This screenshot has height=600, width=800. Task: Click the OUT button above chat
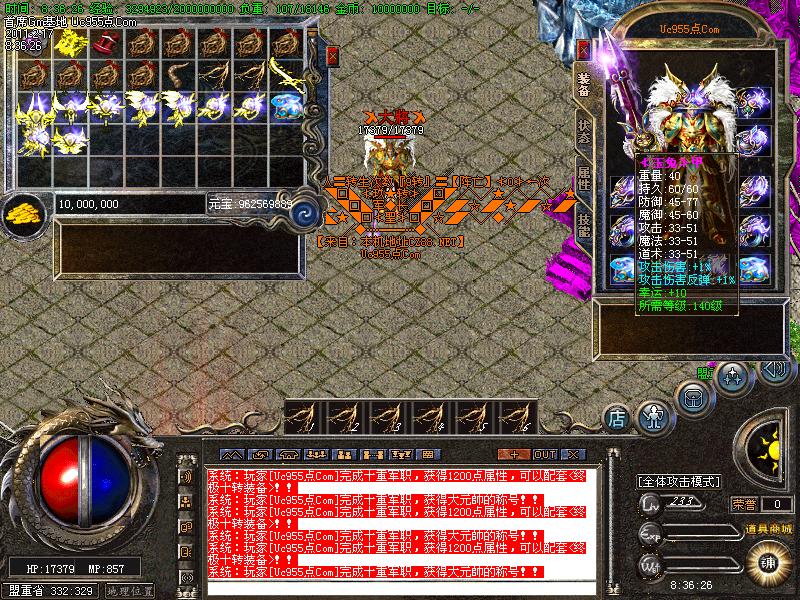pyautogui.click(x=545, y=454)
